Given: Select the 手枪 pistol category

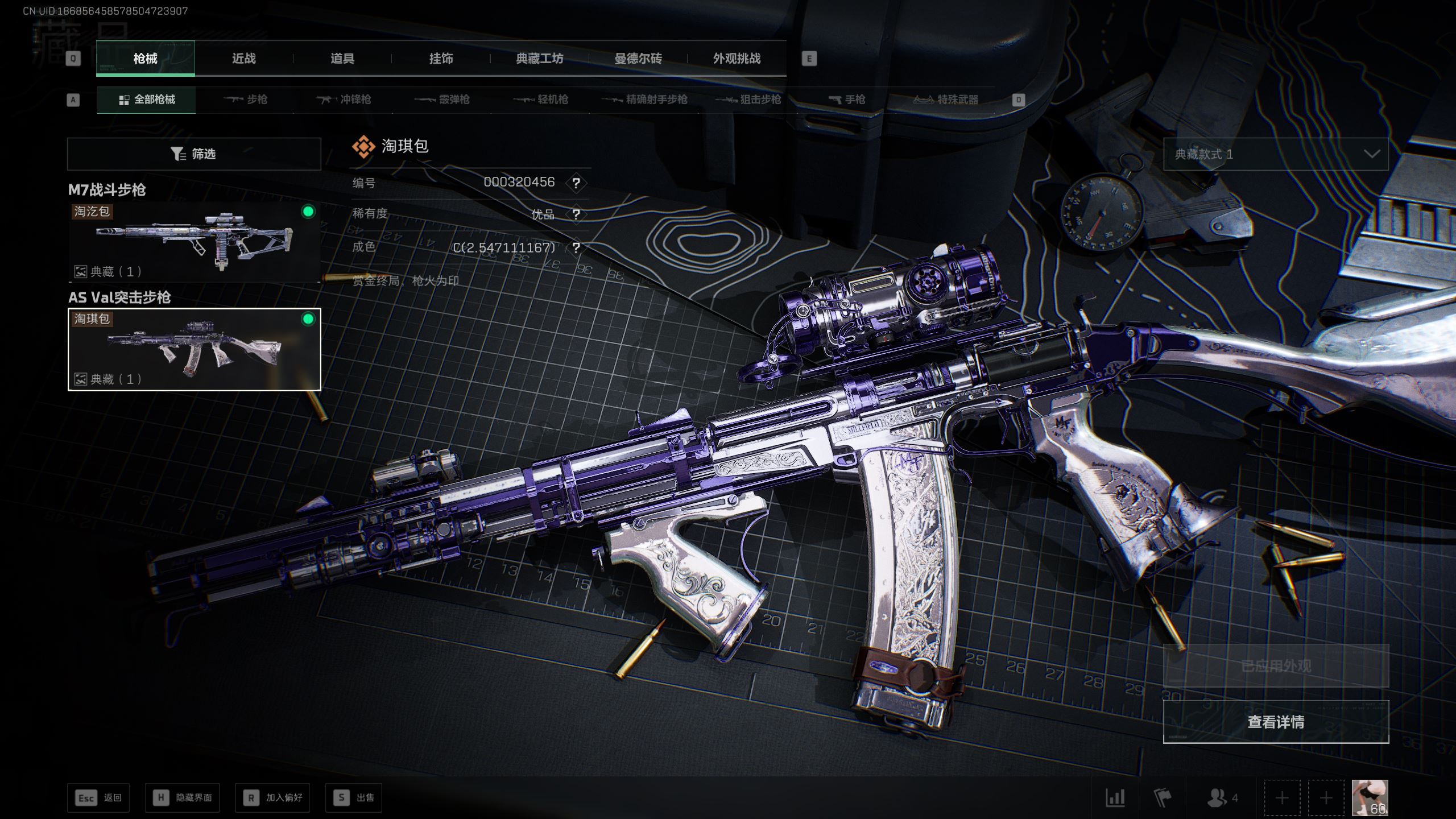Looking at the screenshot, I should 847,100.
